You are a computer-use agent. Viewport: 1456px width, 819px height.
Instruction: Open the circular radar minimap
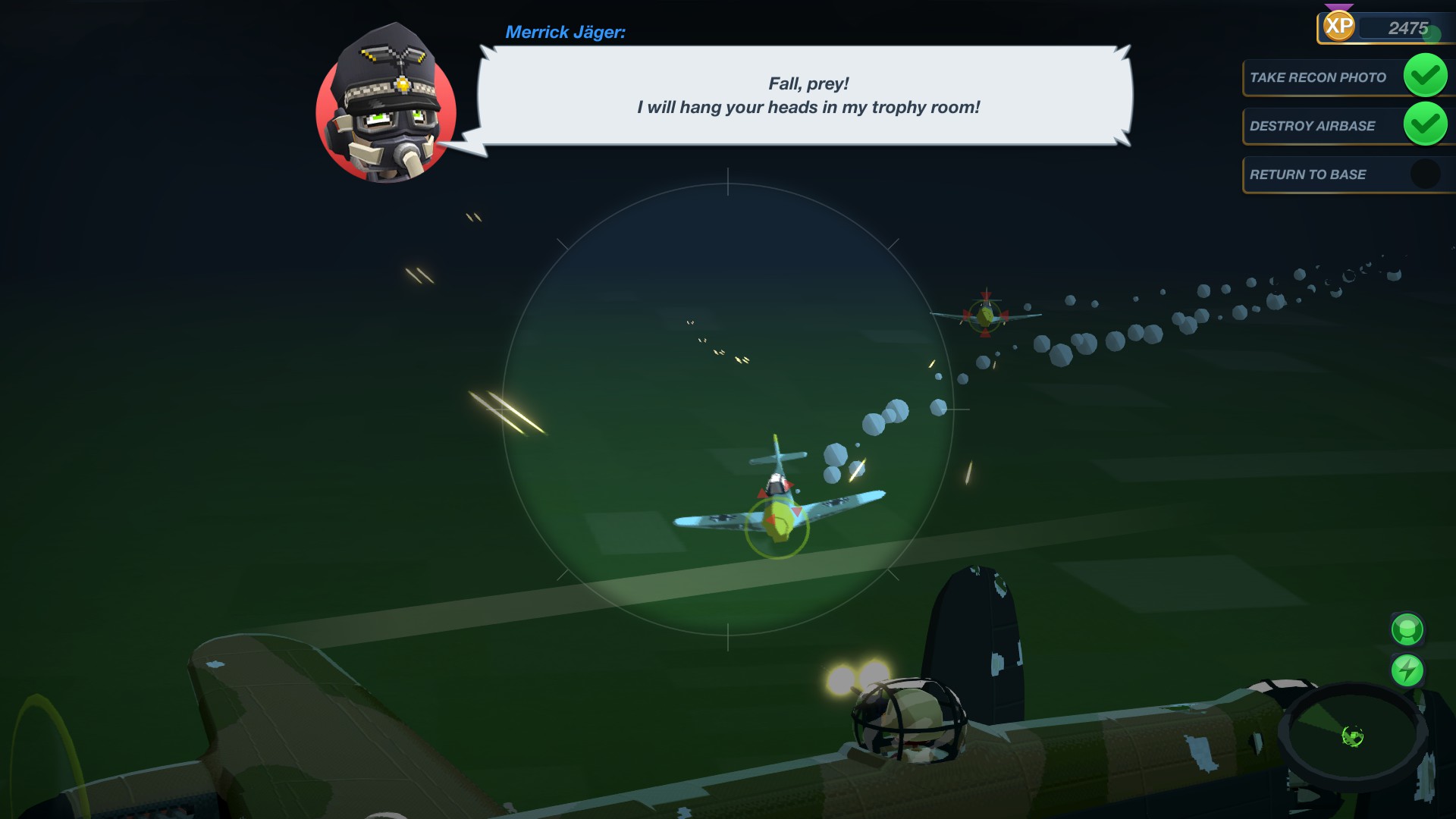click(1353, 735)
